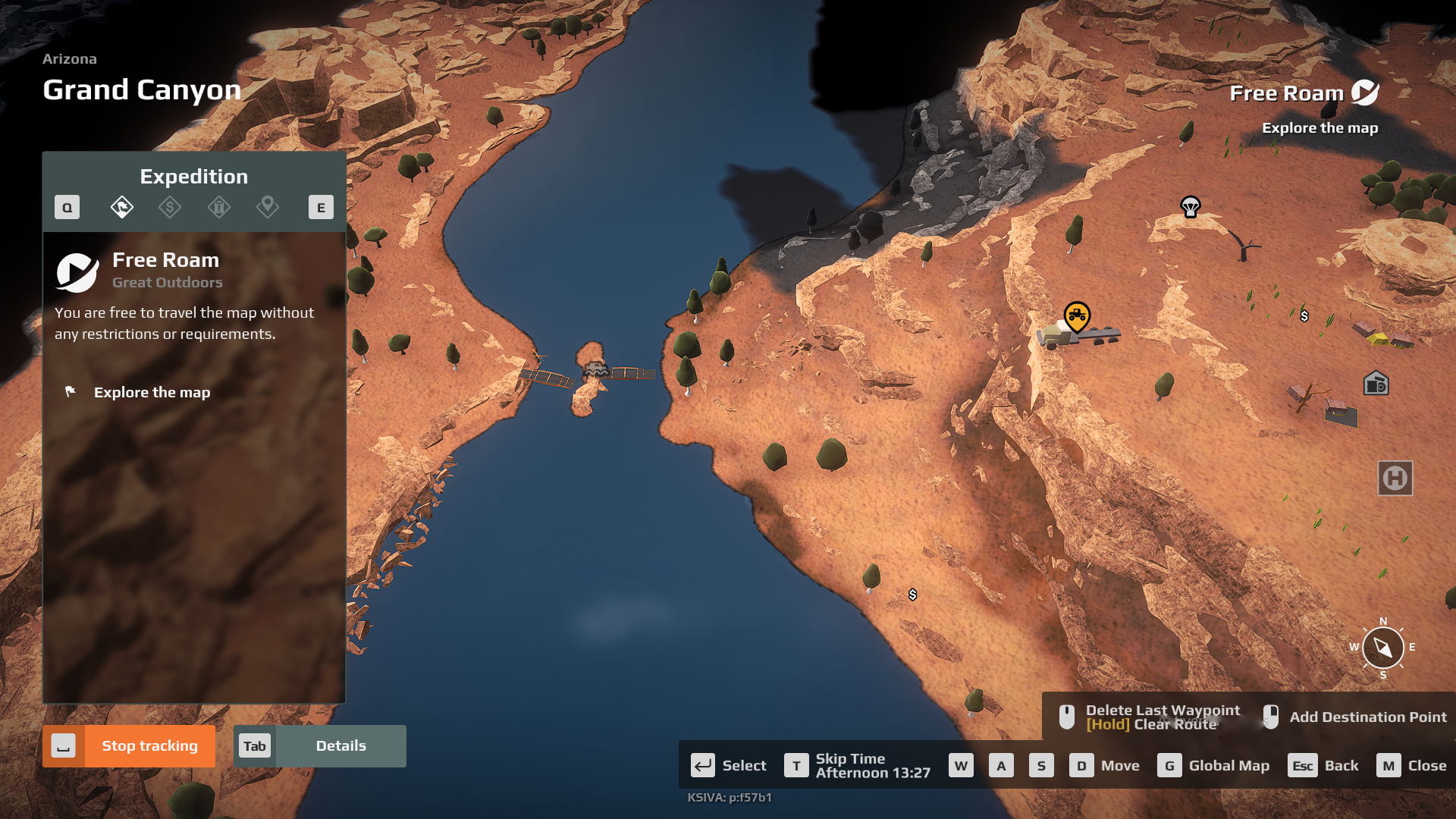
Task: Close the map view
Action: tap(1411, 765)
